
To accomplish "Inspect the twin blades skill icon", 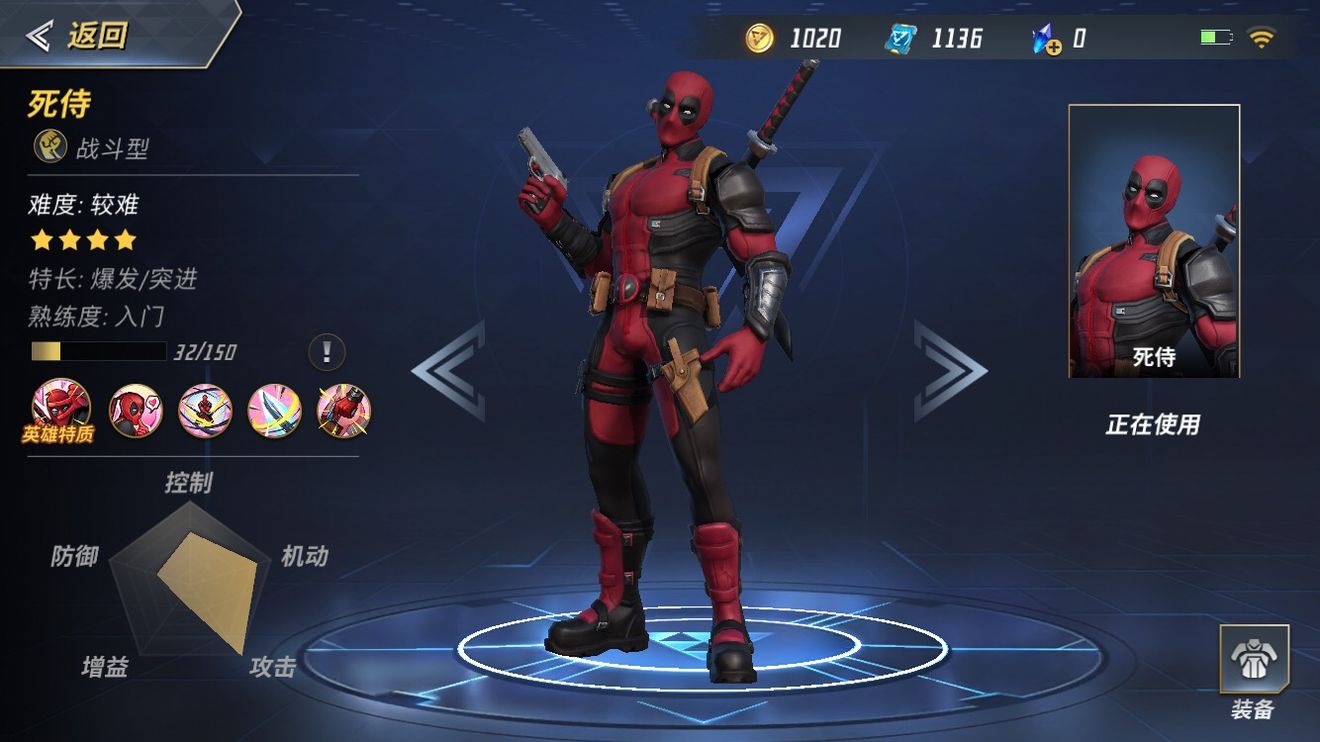I will [x=274, y=410].
